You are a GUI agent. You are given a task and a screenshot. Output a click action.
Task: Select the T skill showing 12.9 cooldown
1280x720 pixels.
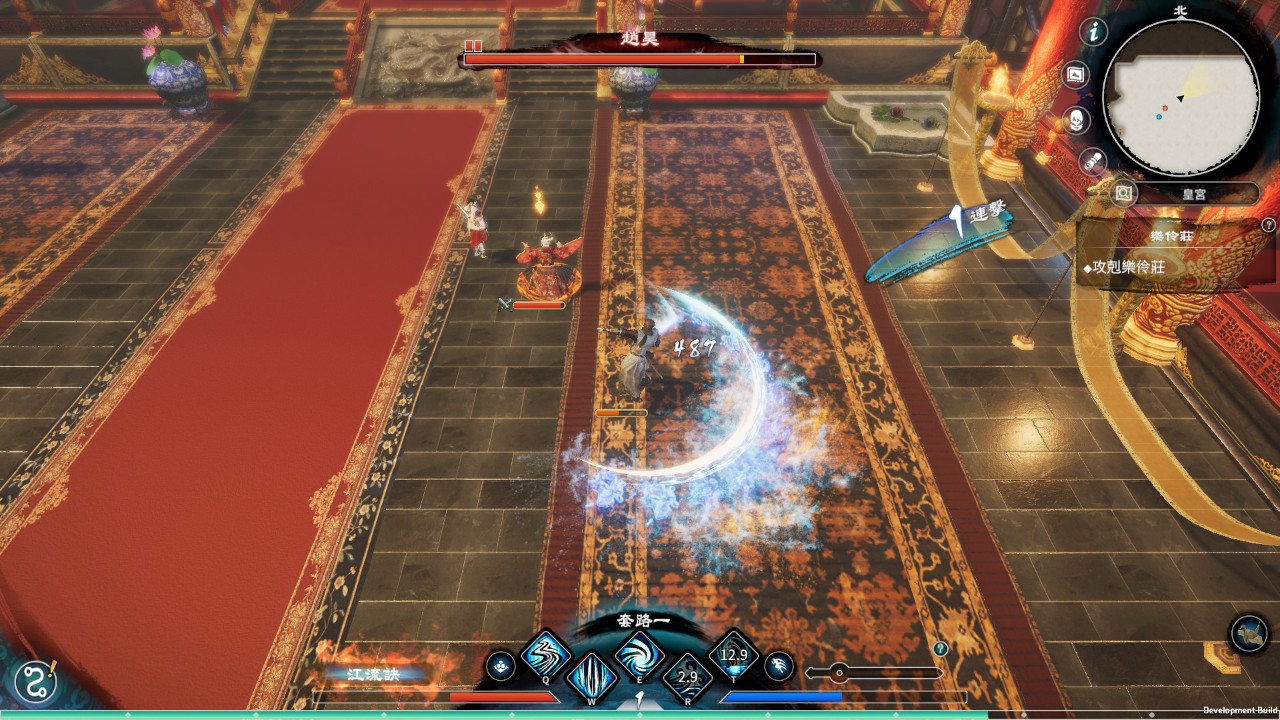click(x=733, y=655)
